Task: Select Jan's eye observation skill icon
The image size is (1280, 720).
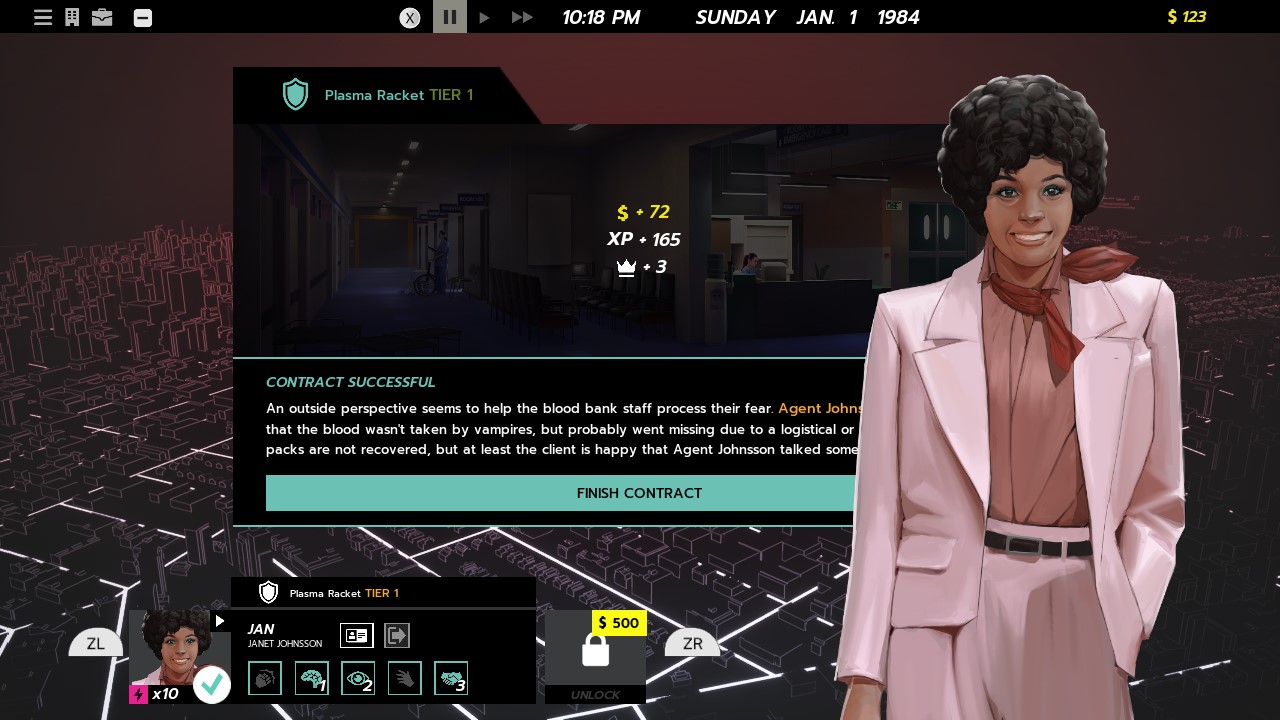Action: click(x=358, y=678)
